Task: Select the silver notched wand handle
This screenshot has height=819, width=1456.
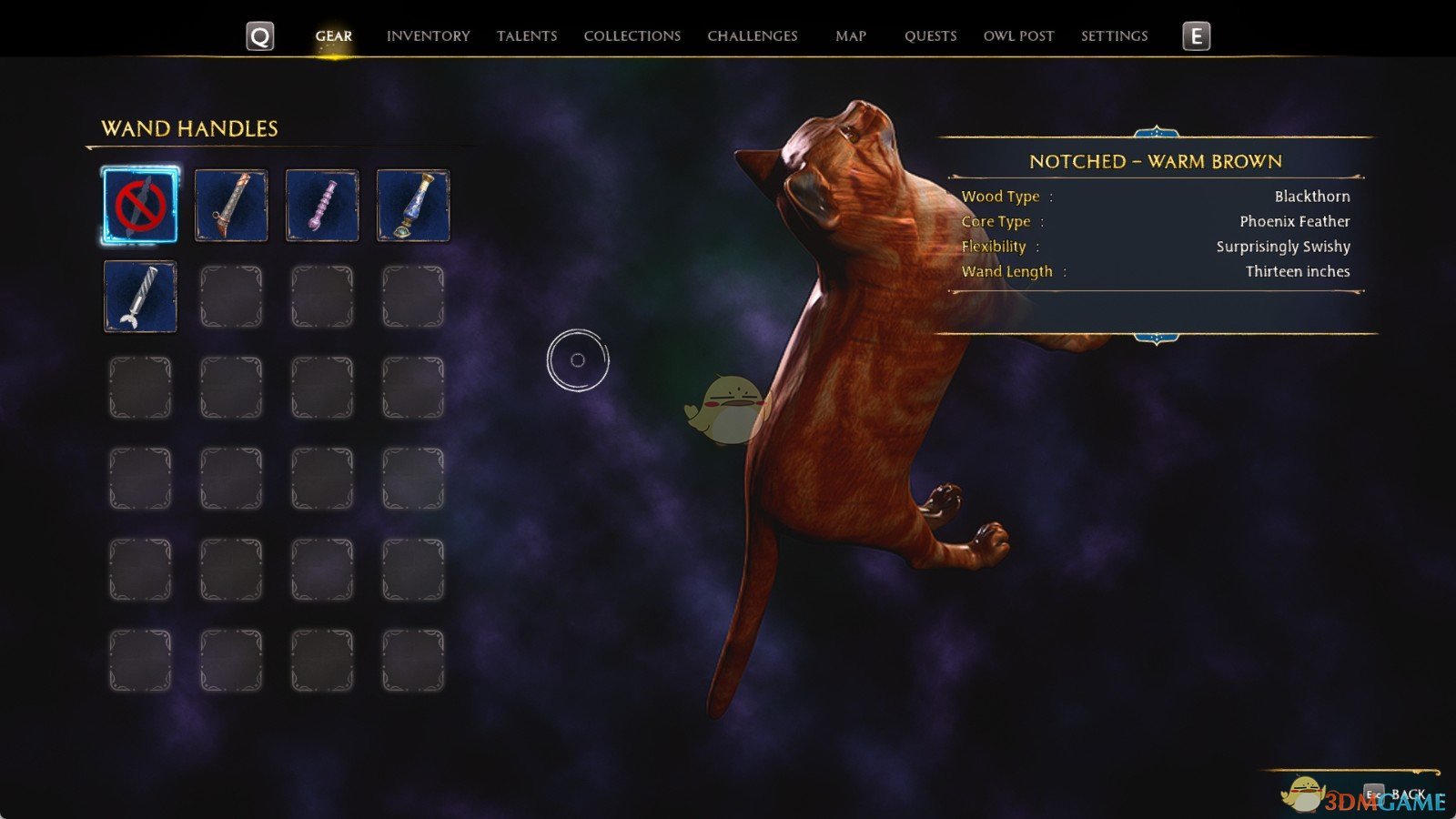Action: [x=139, y=296]
